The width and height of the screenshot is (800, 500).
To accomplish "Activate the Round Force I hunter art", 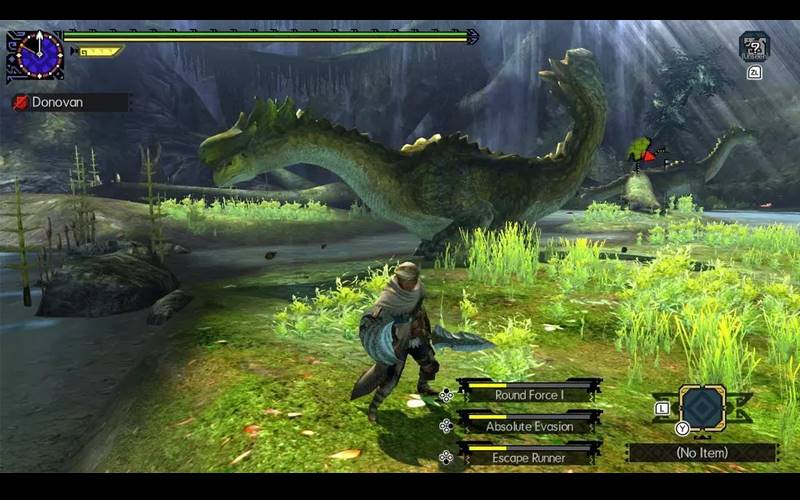I will (529, 394).
